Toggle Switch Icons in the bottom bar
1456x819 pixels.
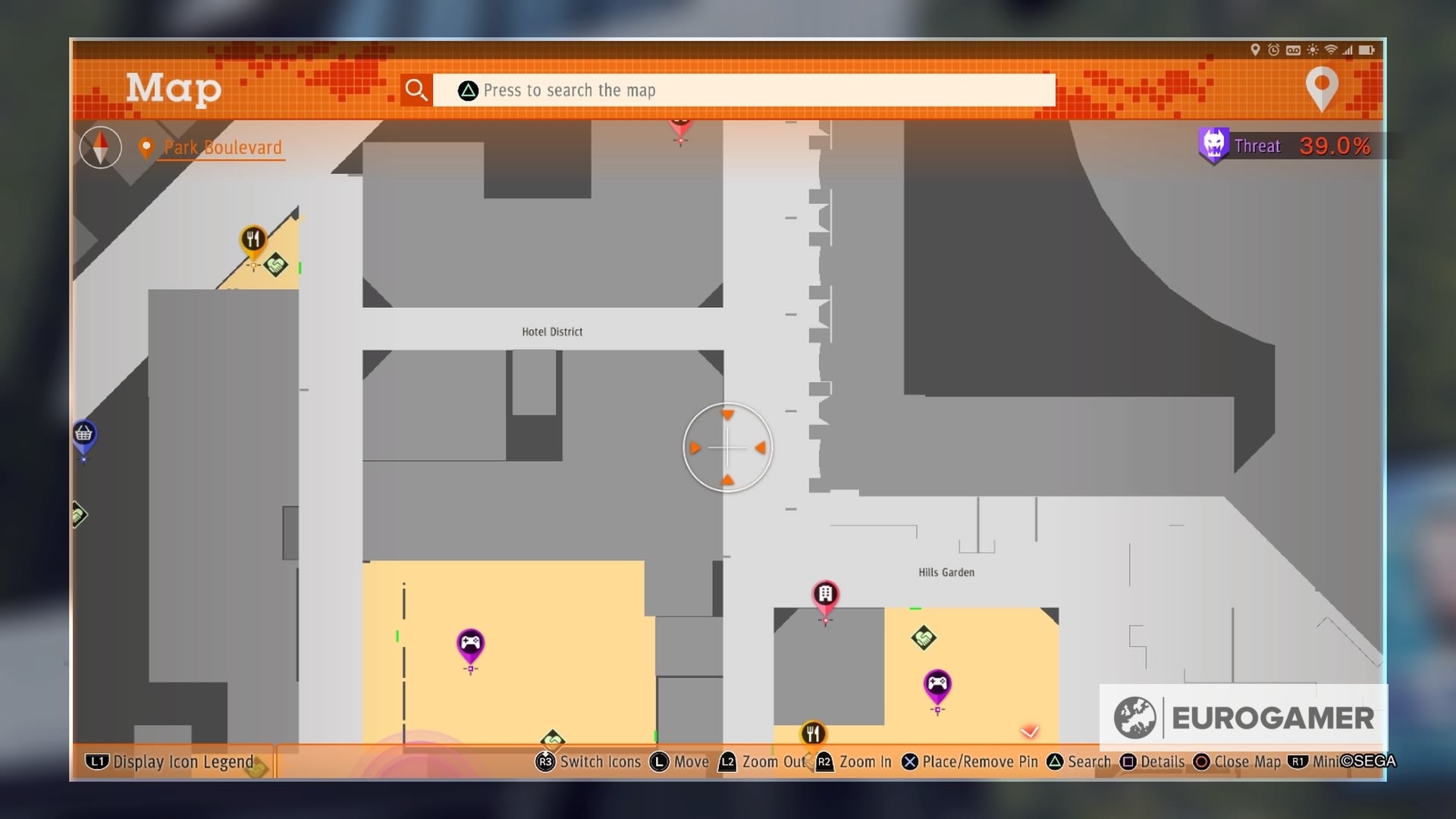click(x=588, y=761)
